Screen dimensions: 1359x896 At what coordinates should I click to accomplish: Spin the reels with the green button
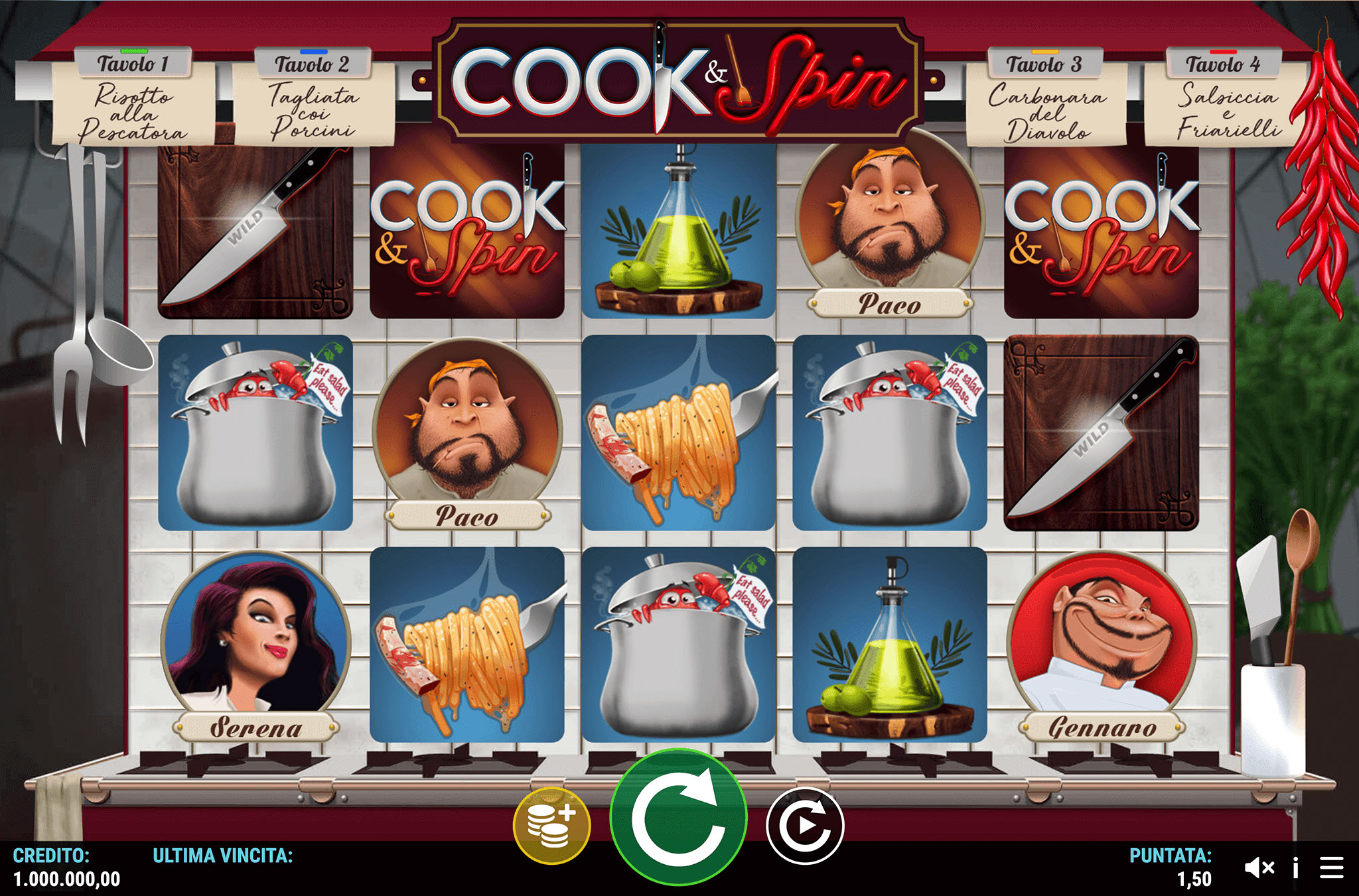(x=678, y=818)
